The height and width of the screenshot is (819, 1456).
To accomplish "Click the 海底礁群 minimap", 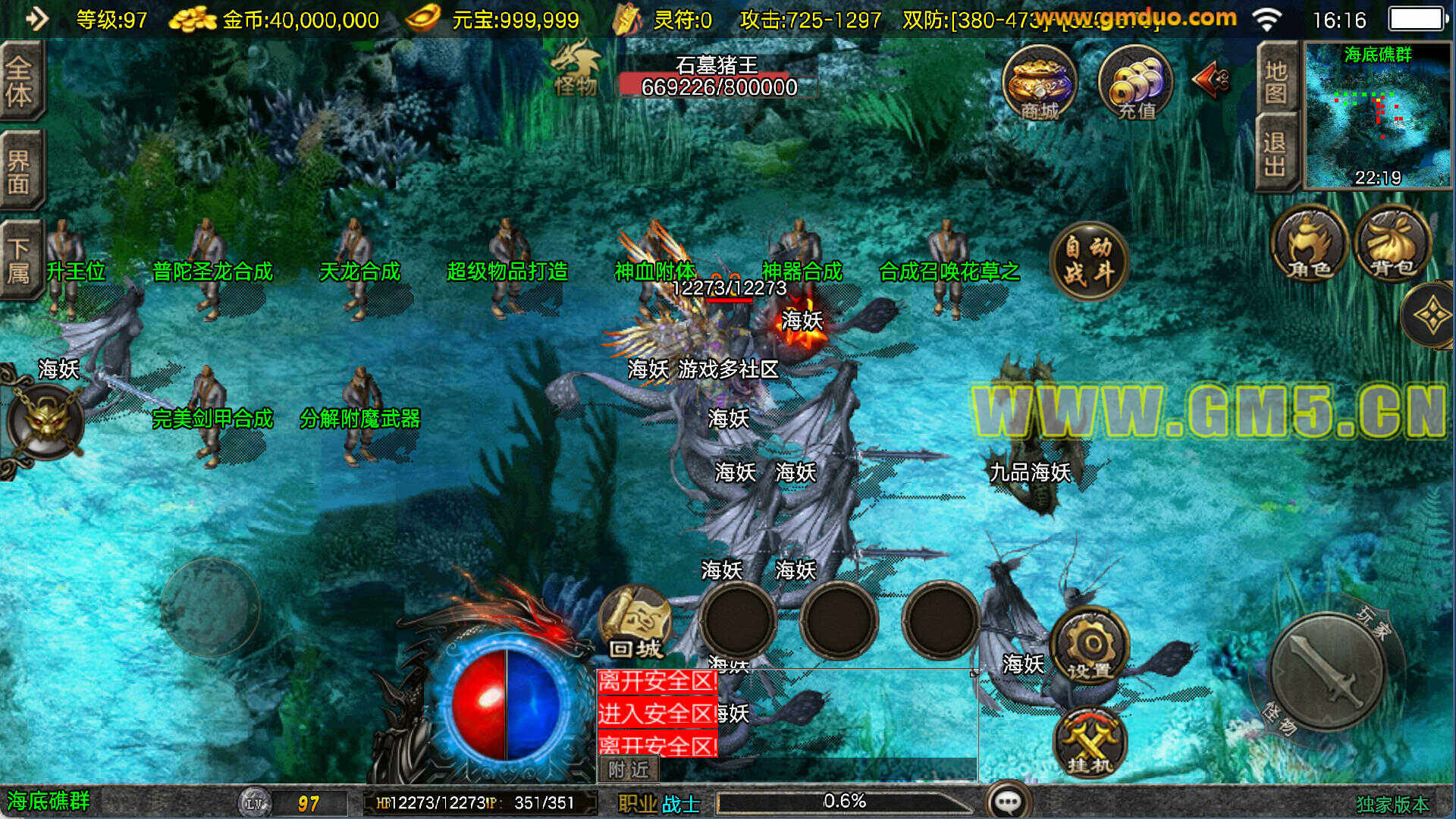I will (x=1377, y=115).
